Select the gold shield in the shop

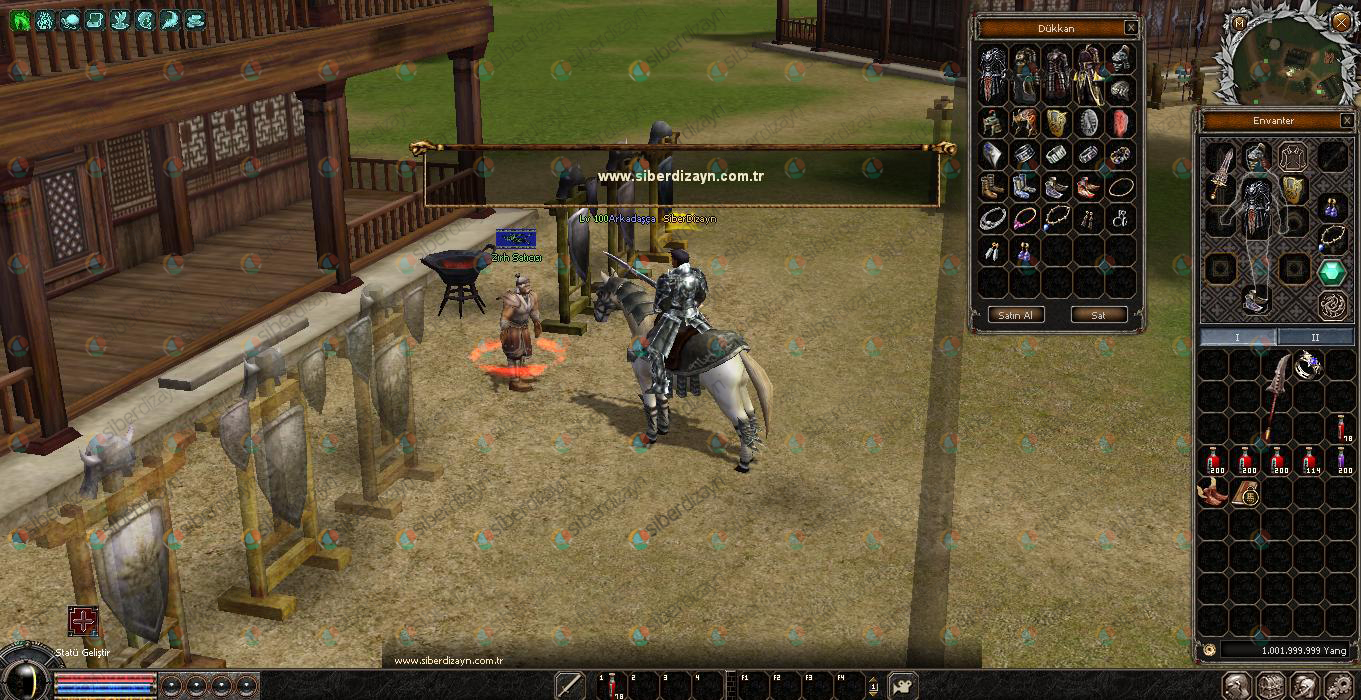(x=1057, y=123)
